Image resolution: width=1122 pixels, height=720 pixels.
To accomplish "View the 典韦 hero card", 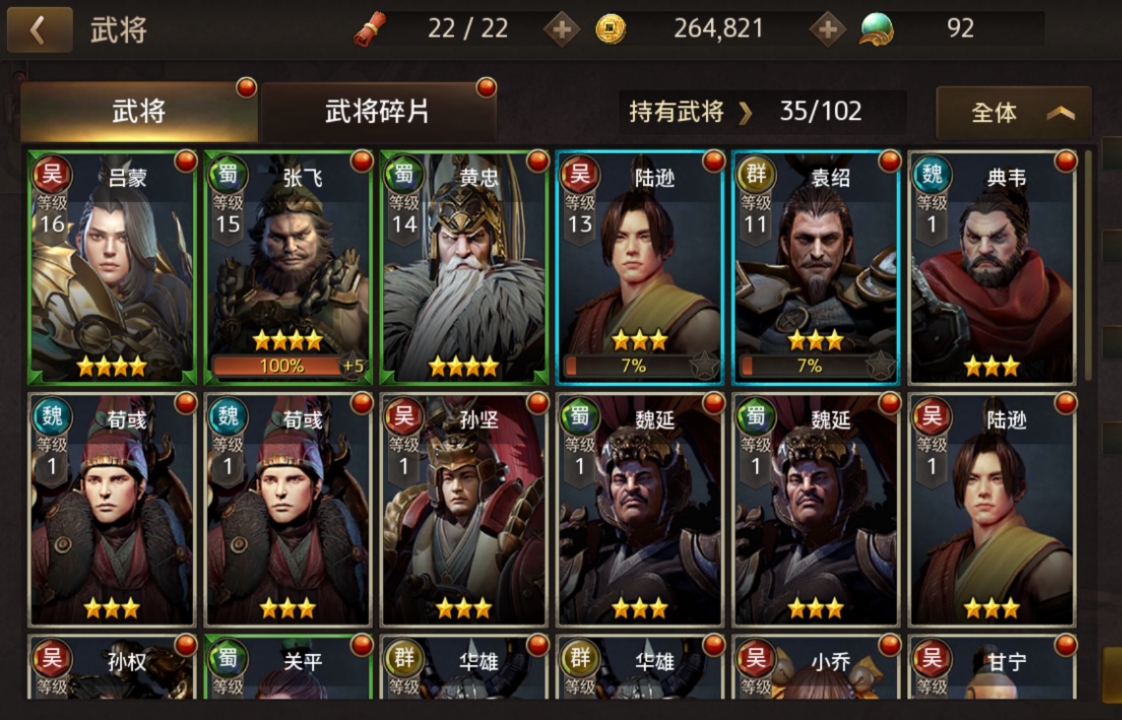I will click(x=992, y=267).
